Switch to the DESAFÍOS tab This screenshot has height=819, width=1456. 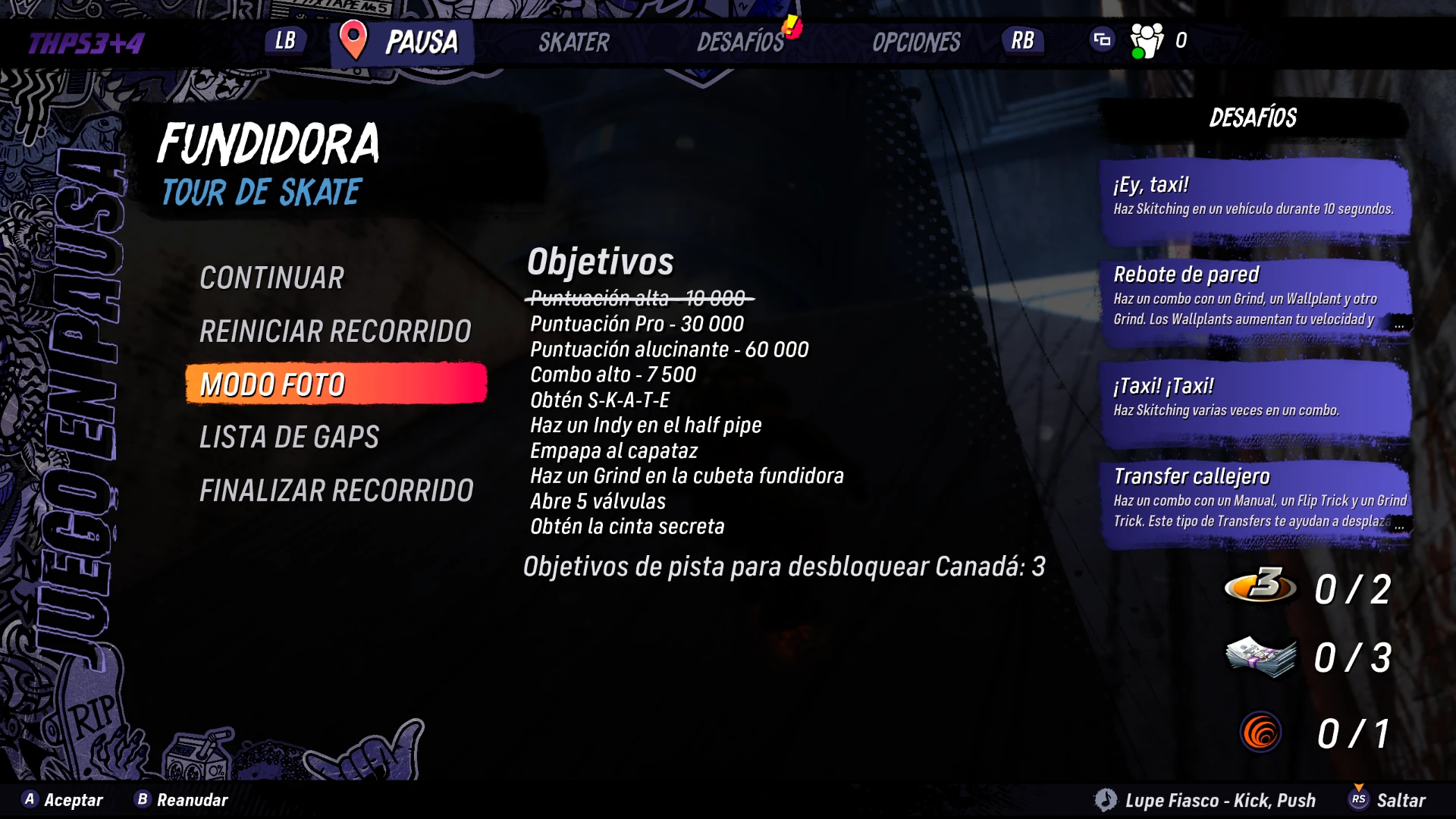(x=741, y=42)
